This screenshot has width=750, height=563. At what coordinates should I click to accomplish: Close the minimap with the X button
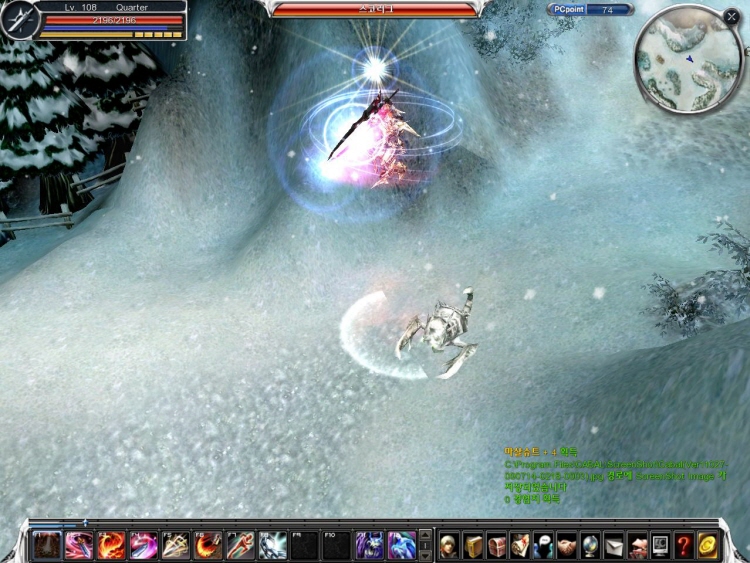click(732, 16)
